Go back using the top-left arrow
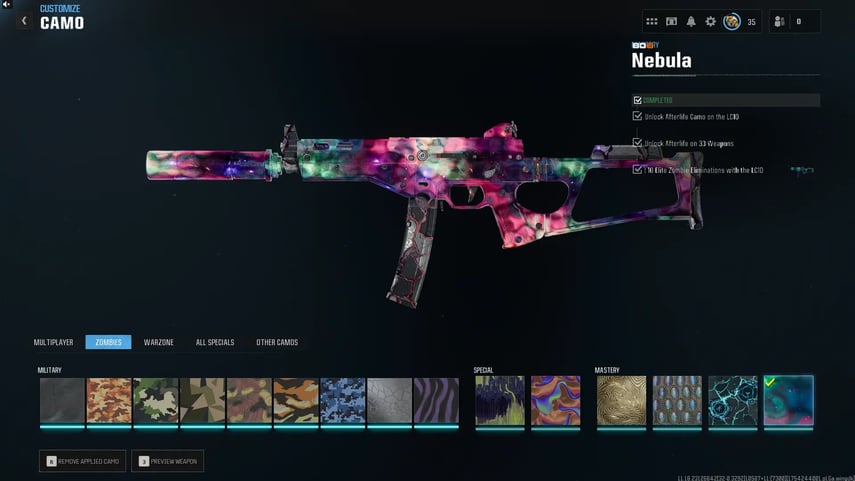This screenshot has width=855, height=481. point(24,21)
